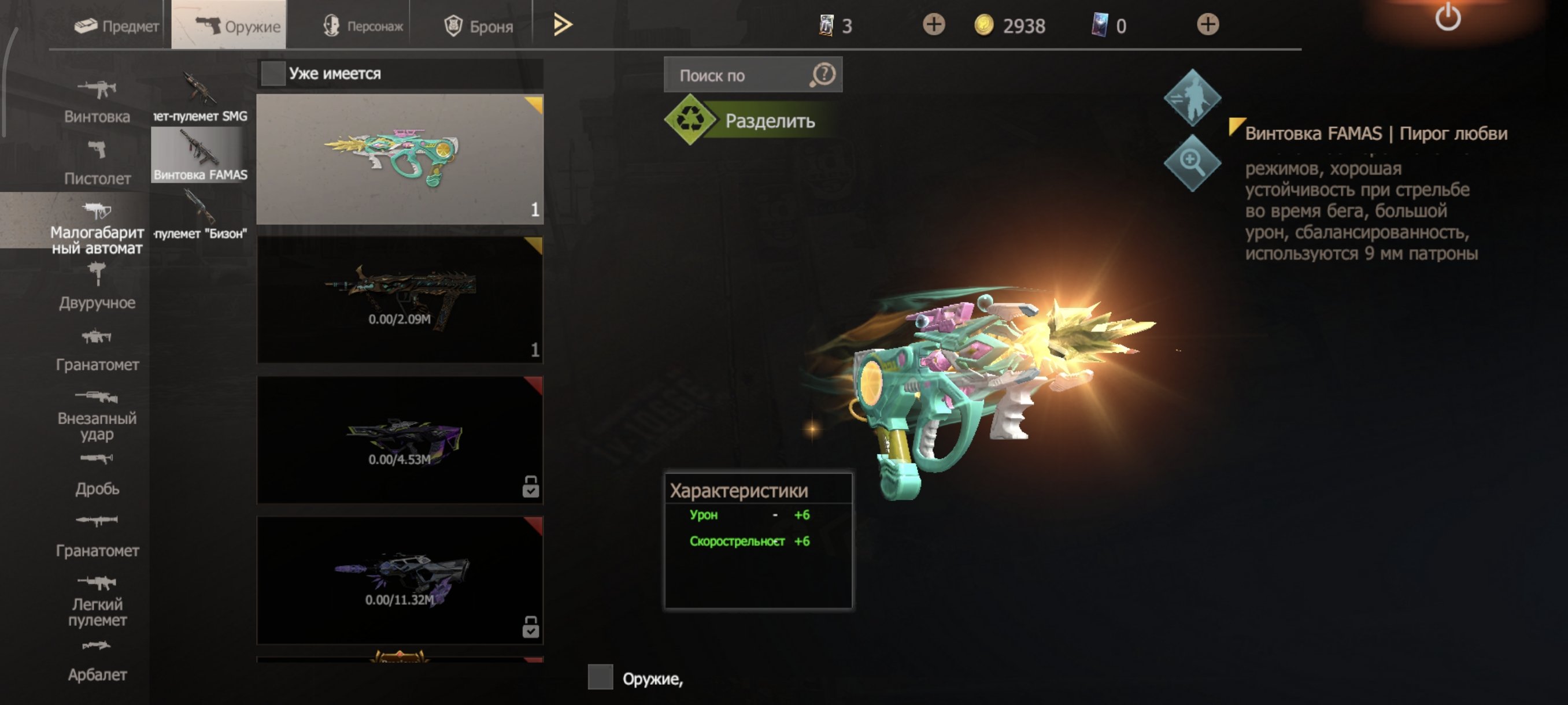Screen dimensions: 1568x705
Task: Add gold coins with the plus button
Action: [x=933, y=25]
